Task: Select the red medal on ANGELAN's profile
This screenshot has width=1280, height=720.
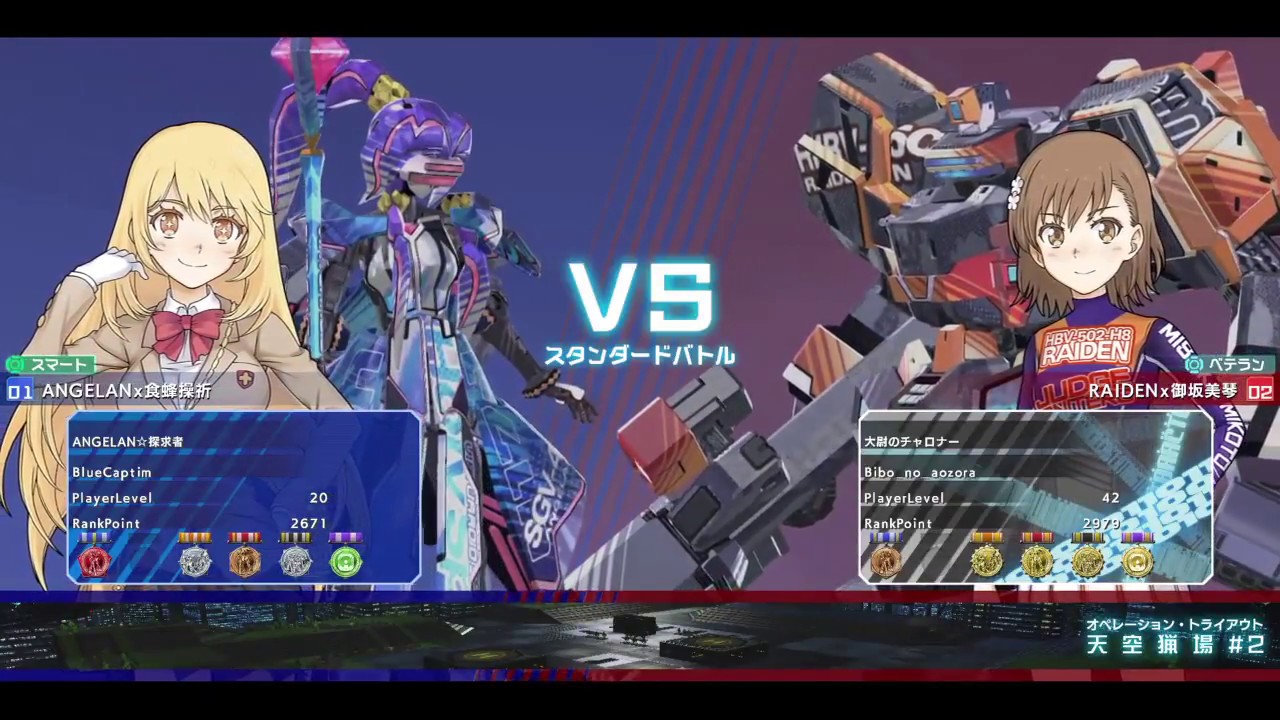Action: coord(95,560)
